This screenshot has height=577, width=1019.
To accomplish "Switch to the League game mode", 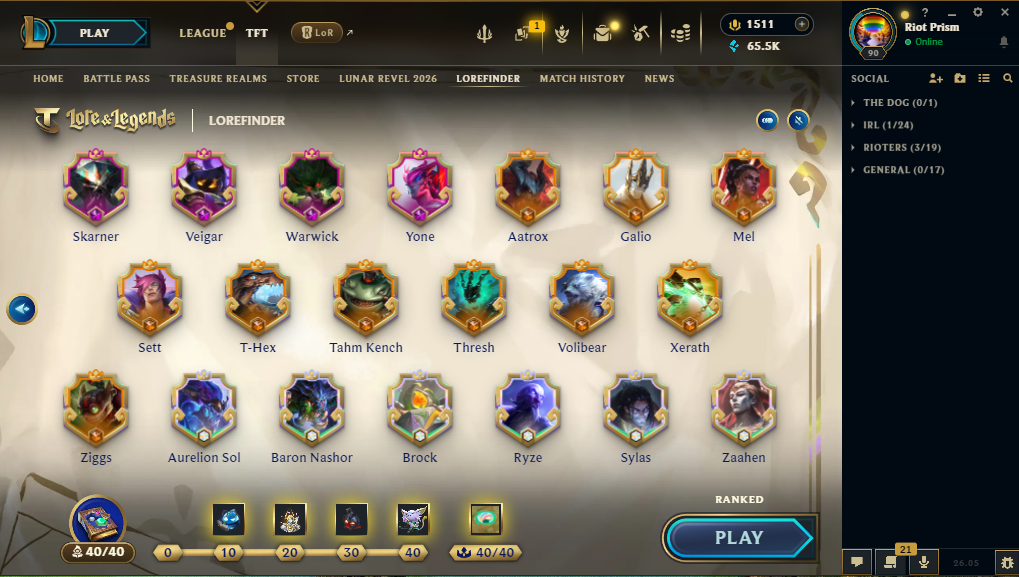I will pos(203,33).
